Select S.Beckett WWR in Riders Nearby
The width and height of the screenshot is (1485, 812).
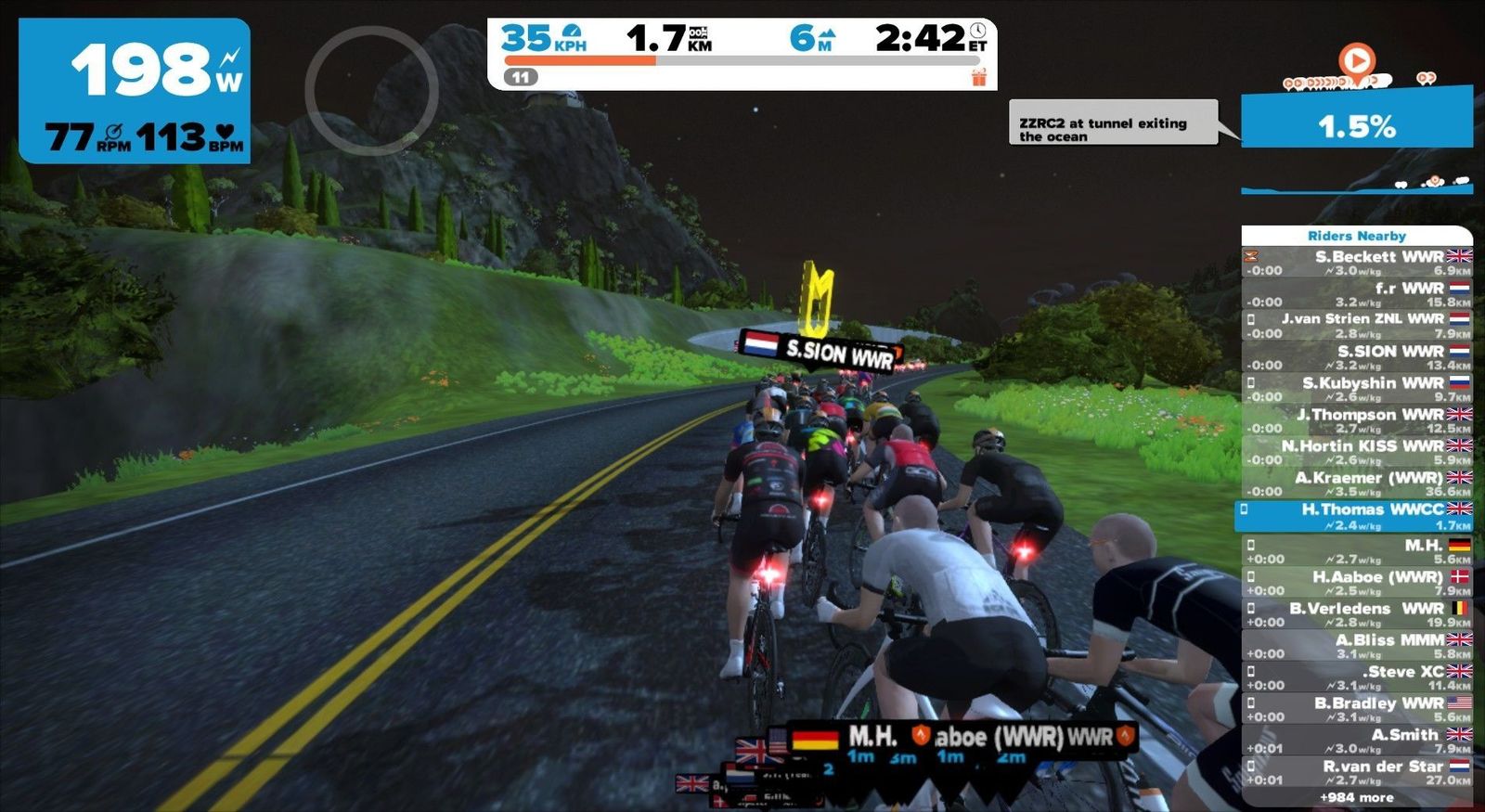1357,263
